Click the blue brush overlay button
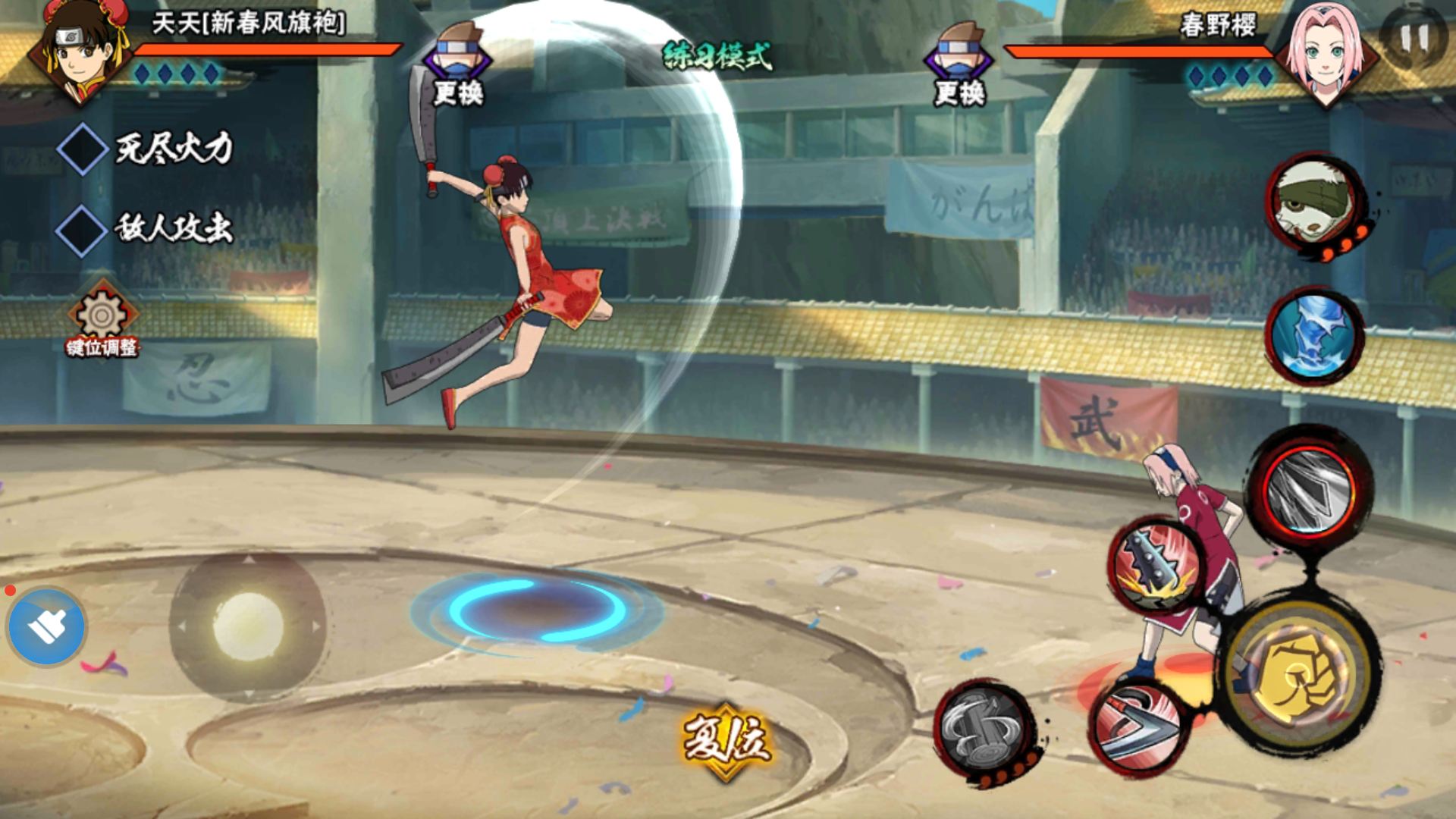Image resolution: width=1456 pixels, height=819 pixels. [47, 627]
